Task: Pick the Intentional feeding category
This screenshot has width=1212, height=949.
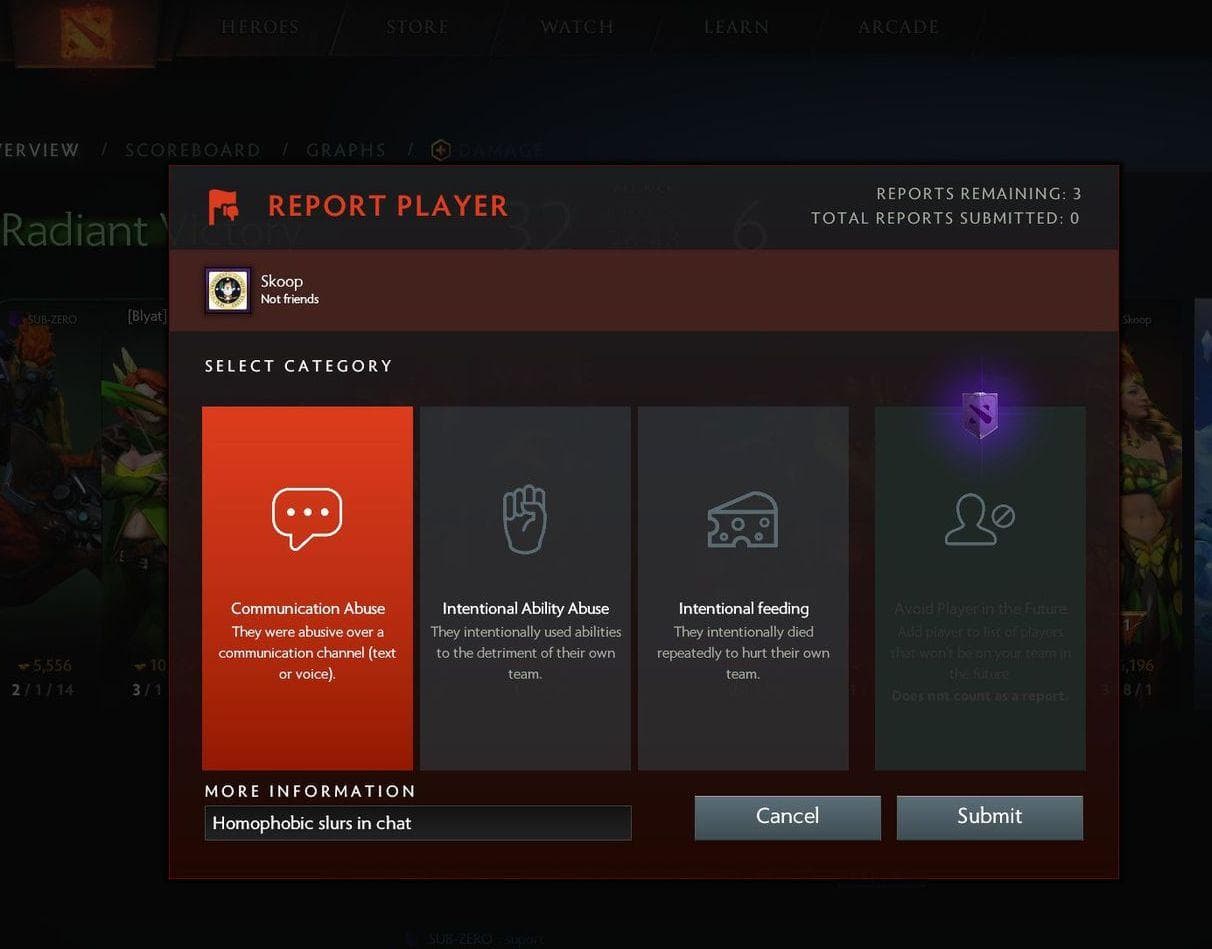Action: point(743,587)
